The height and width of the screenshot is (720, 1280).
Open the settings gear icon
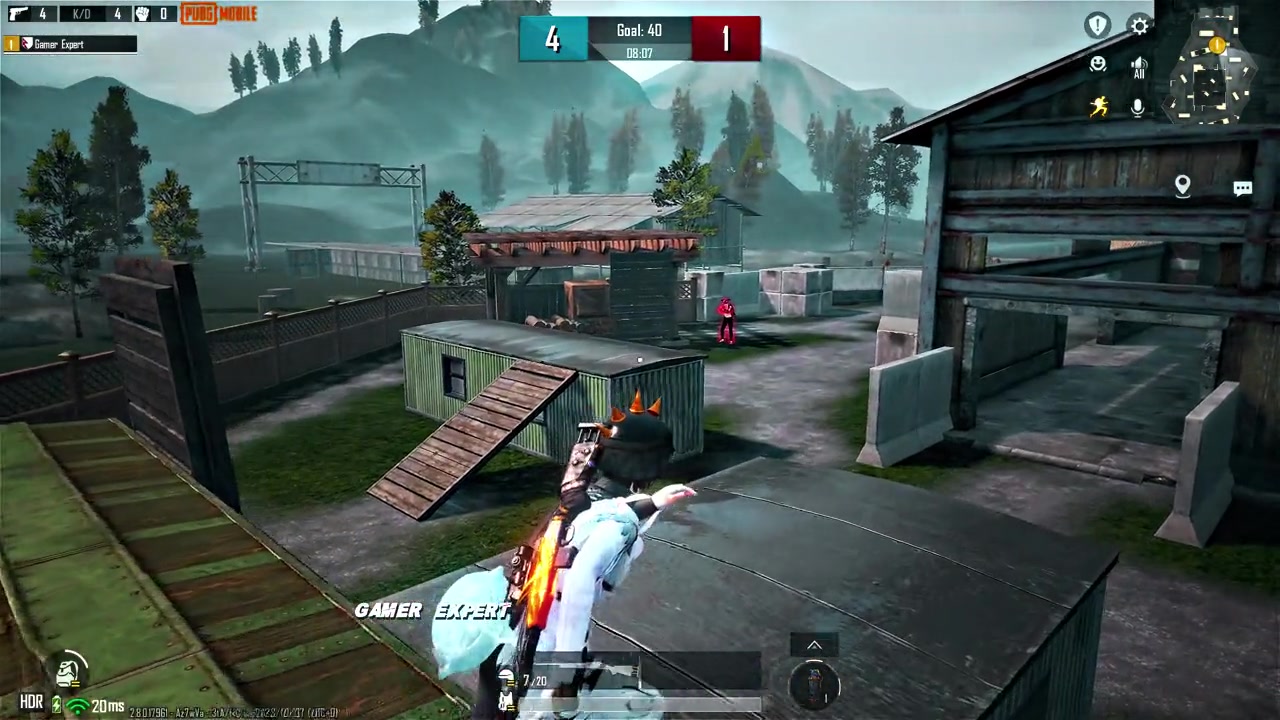coord(1139,26)
